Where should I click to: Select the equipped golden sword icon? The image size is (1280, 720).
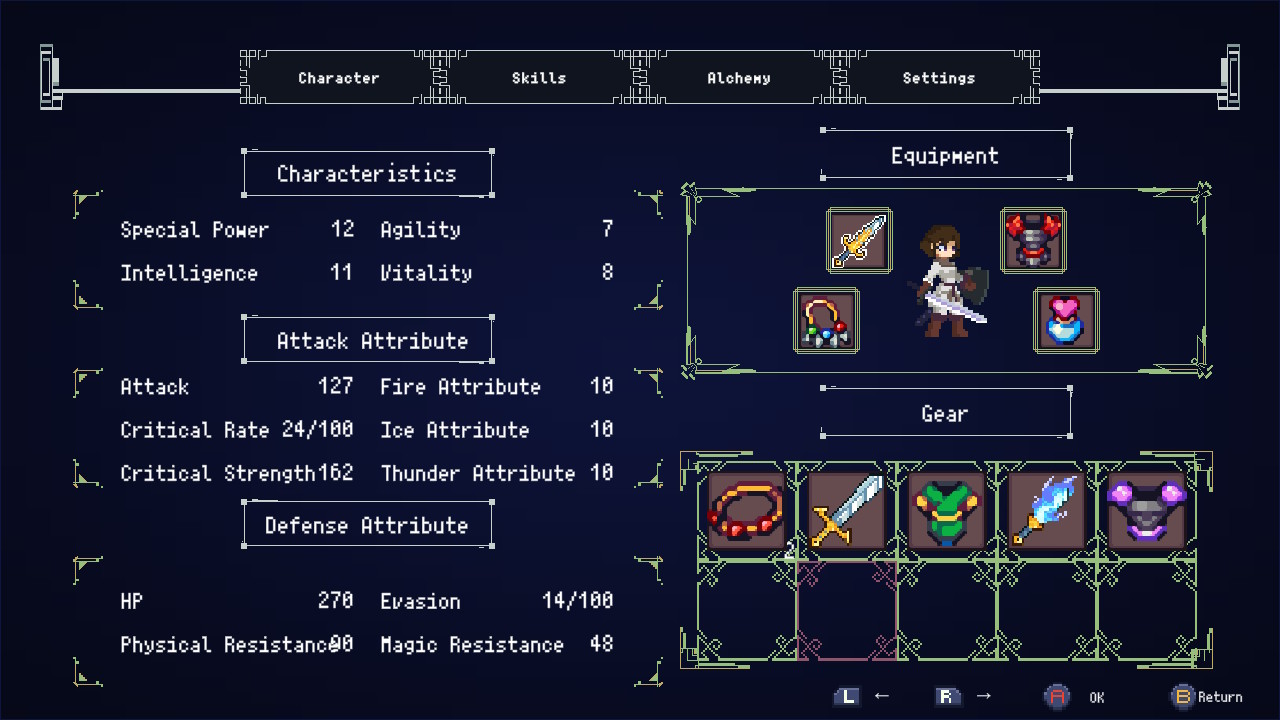click(x=859, y=239)
